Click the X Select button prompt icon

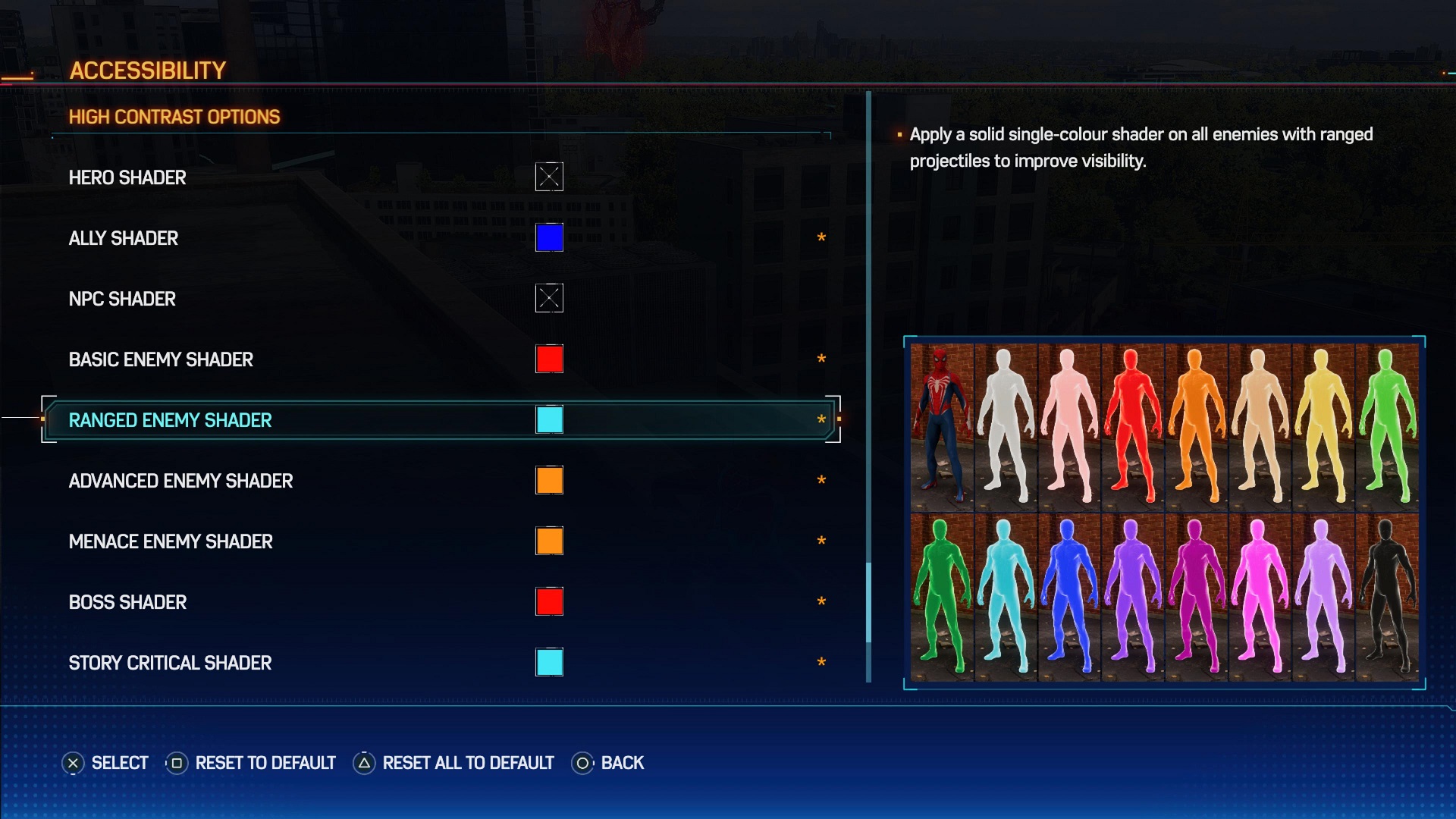(x=74, y=763)
